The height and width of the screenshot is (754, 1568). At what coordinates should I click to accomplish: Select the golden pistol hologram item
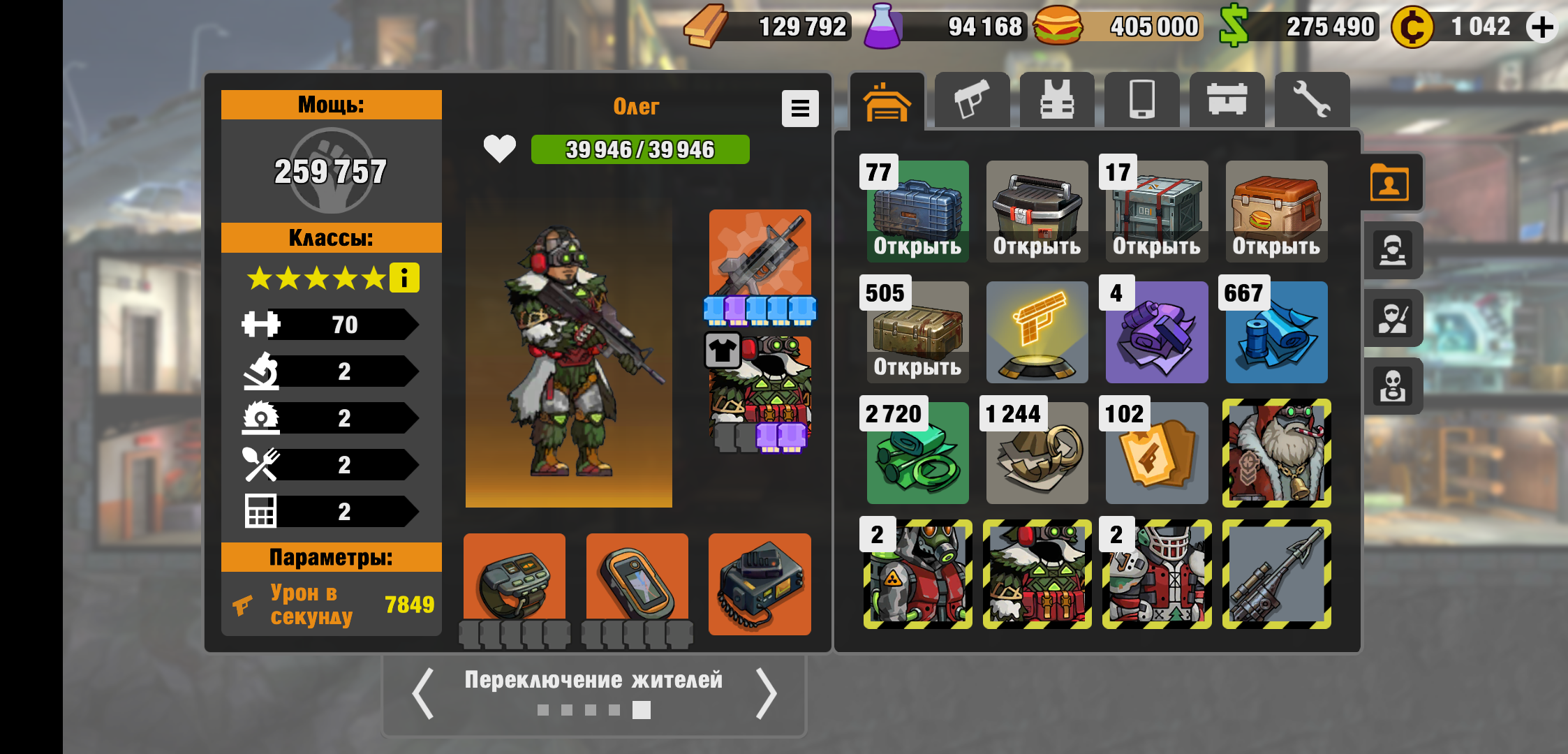(x=1037, y=333)
